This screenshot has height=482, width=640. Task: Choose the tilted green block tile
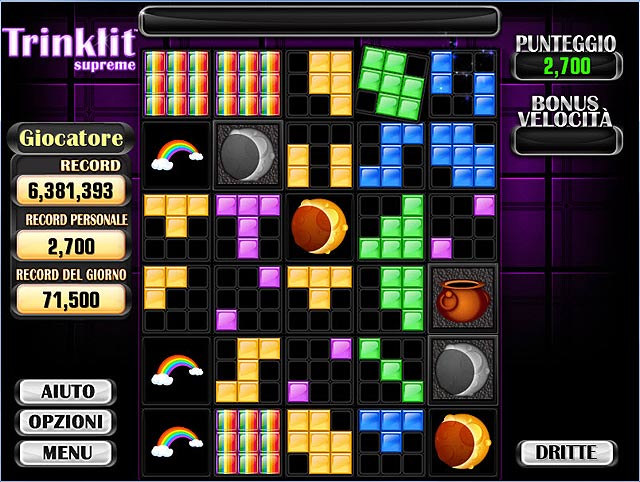391,81
